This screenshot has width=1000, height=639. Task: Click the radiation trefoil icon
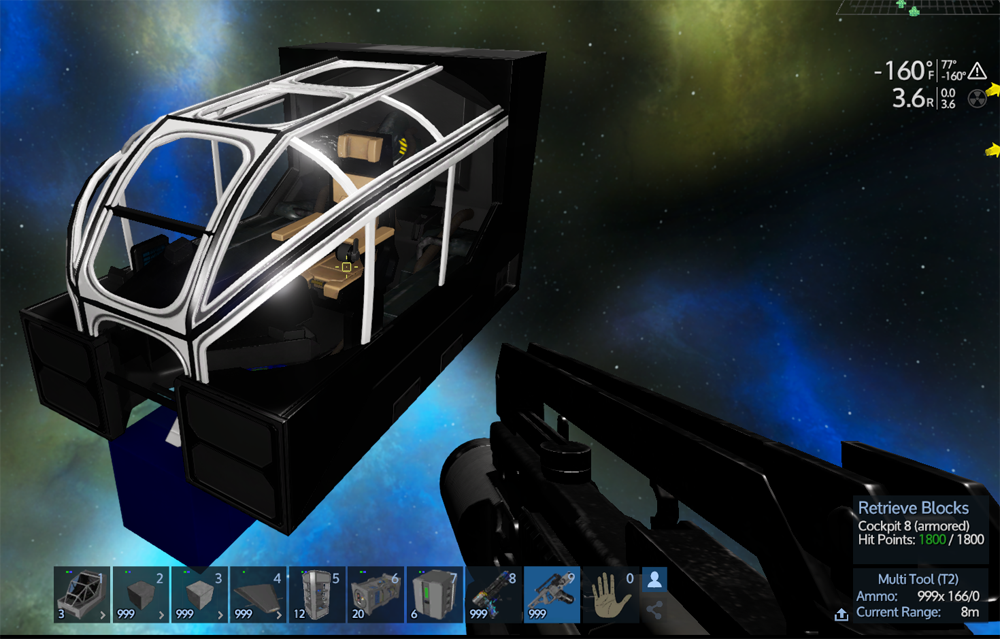pos(977,98)
